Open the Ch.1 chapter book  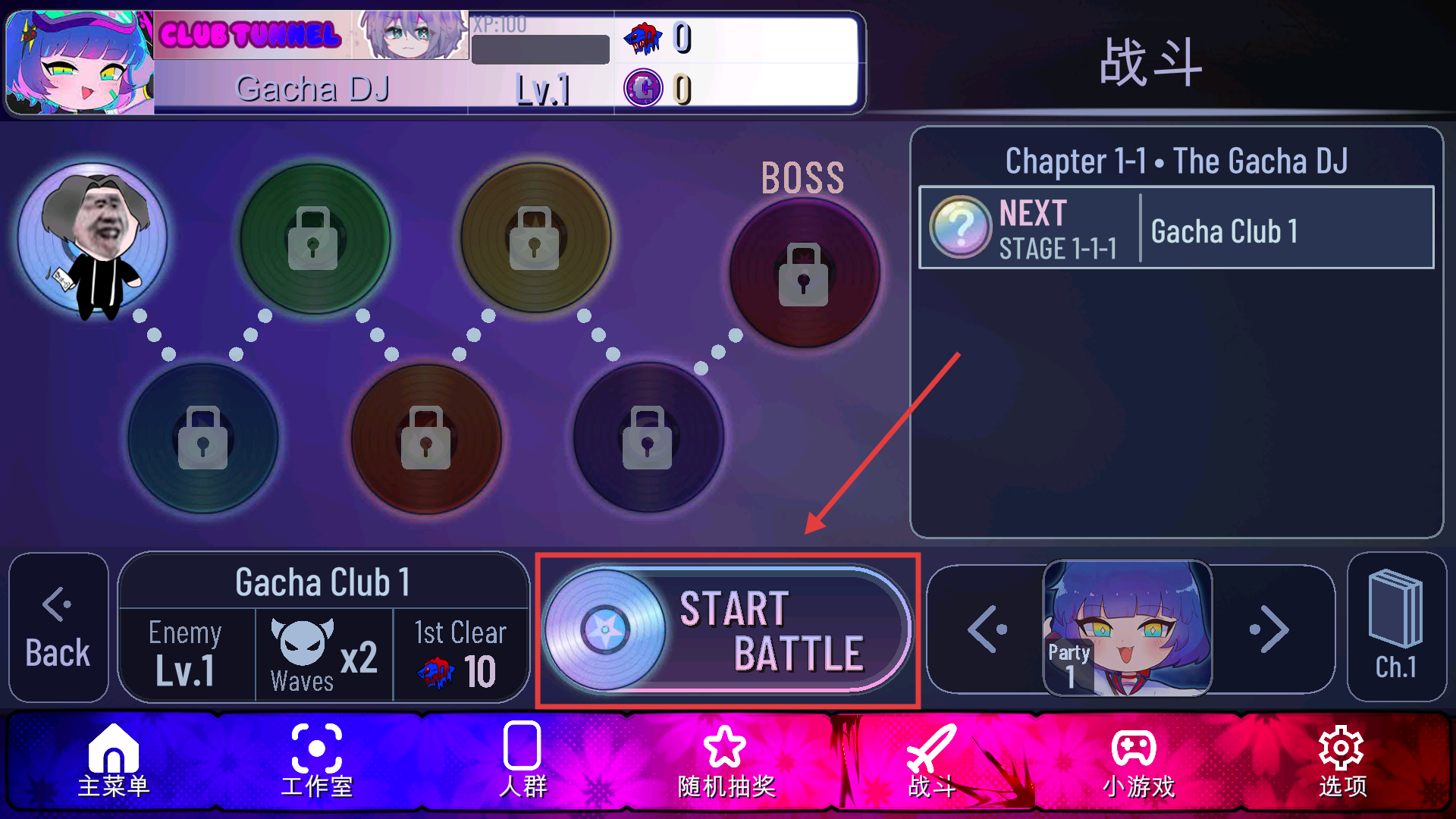[1396, 628]
